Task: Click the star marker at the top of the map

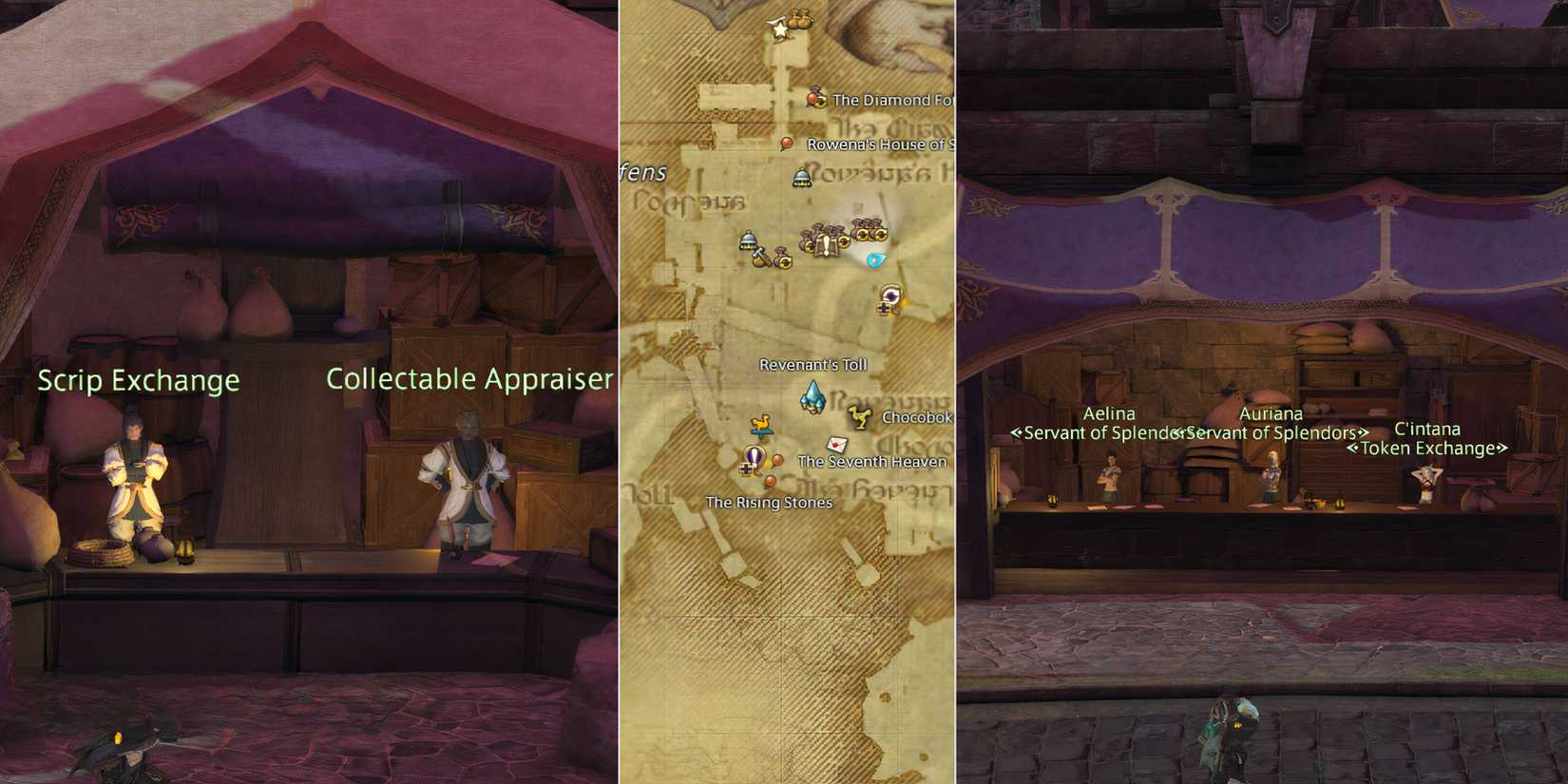Action: click(779, 29)
